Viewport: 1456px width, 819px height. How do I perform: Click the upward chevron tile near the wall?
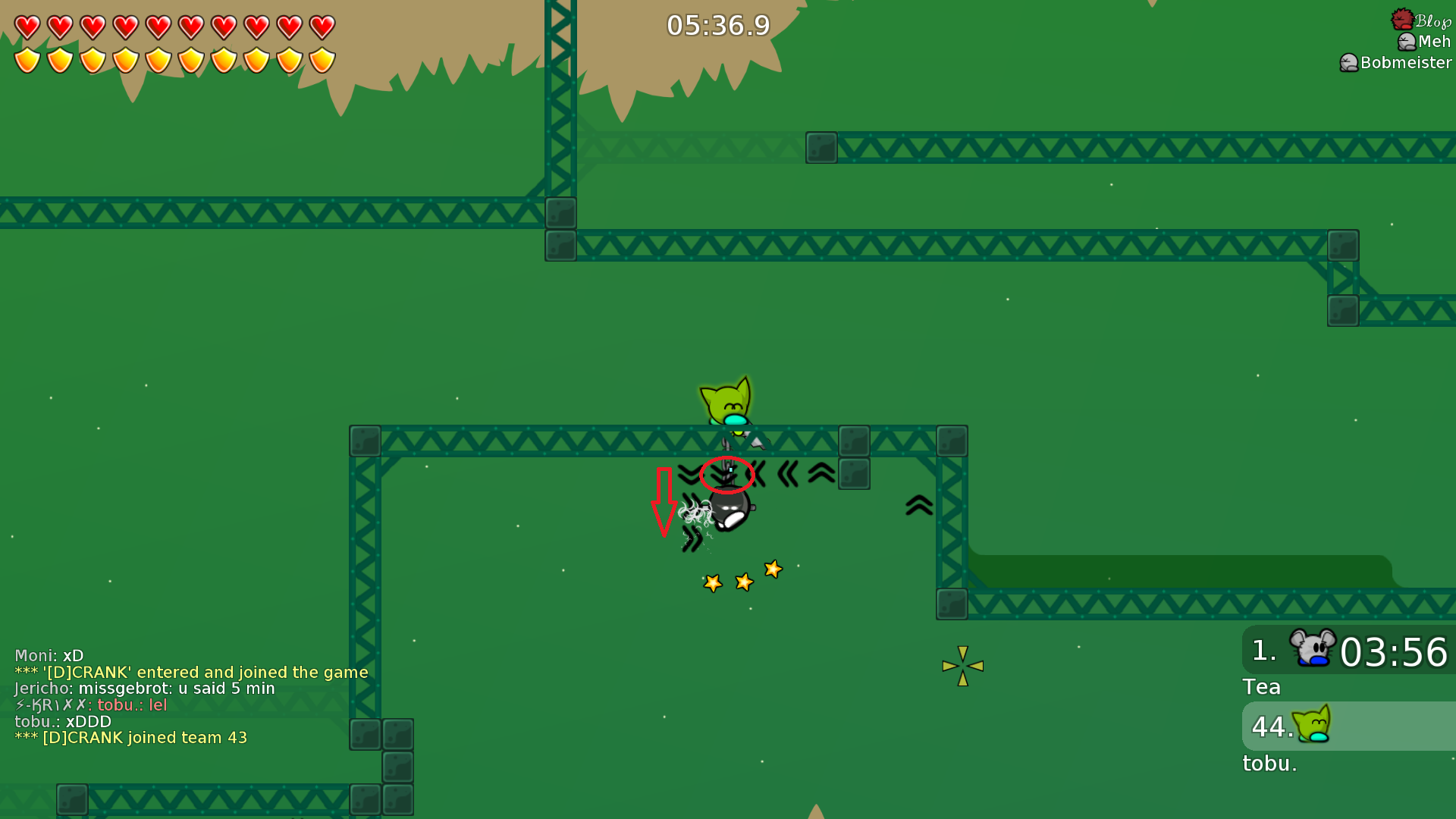(x=918, y=503)
